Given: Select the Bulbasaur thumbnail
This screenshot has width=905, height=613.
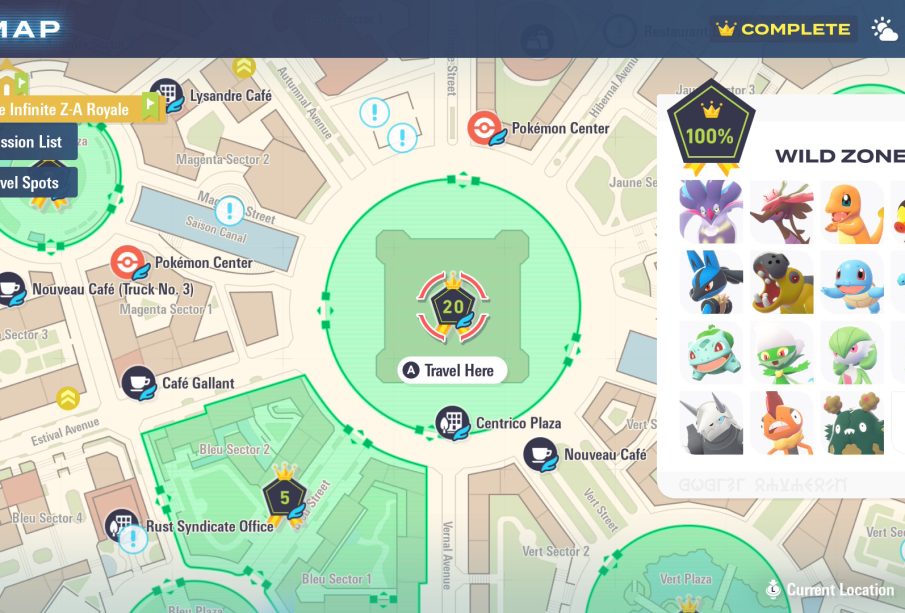Looking at the screenshot, I should coord(711,352).
